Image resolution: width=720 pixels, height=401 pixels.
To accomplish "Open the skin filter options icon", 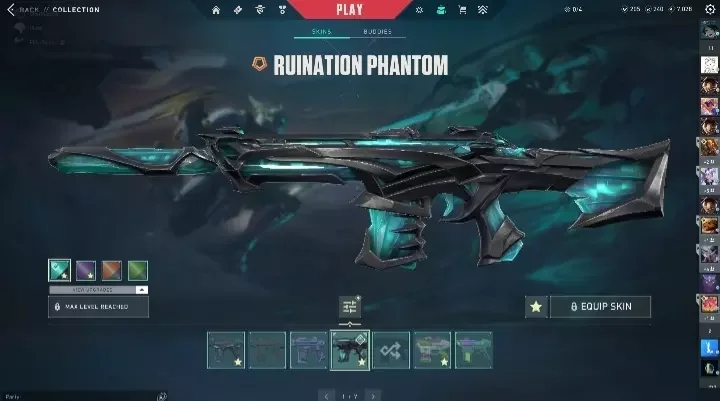I will (x=349, y=307).
